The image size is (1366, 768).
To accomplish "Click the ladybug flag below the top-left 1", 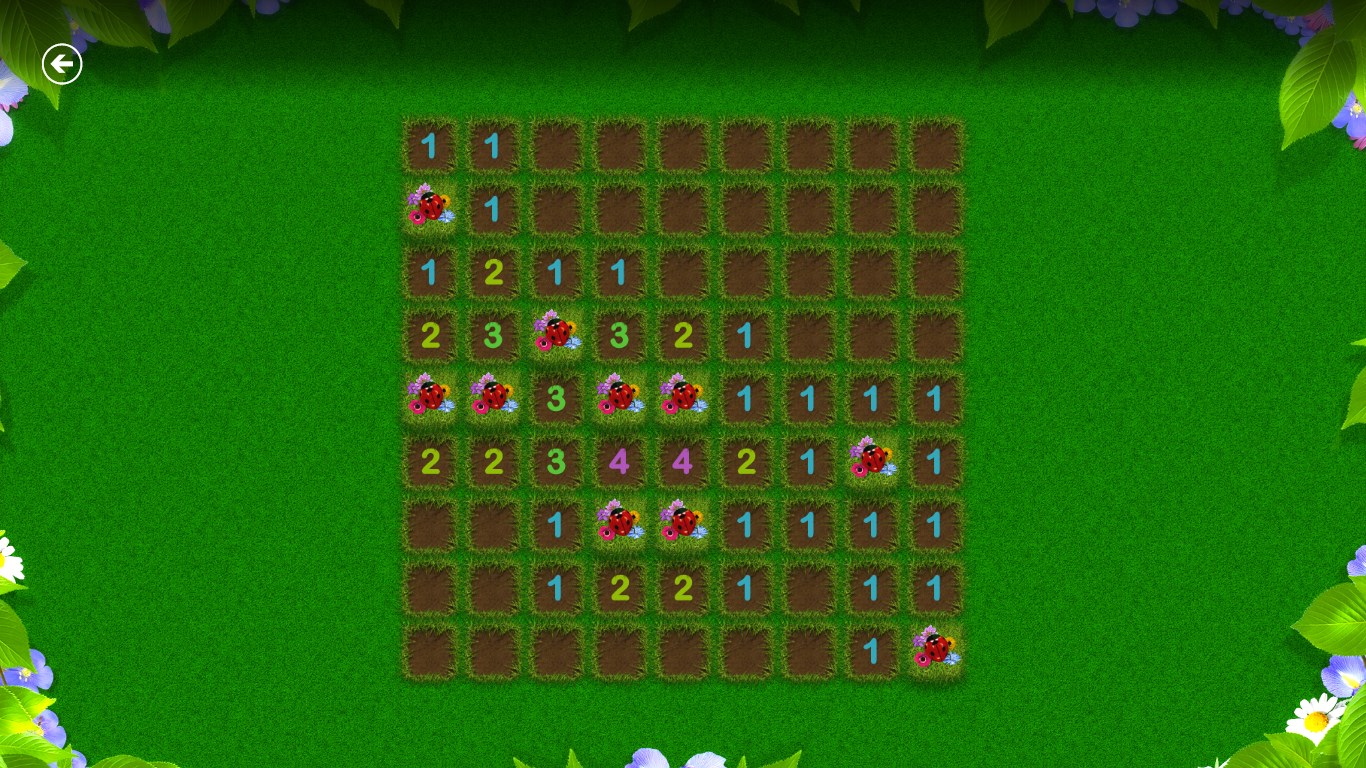I will coord(430,207).
